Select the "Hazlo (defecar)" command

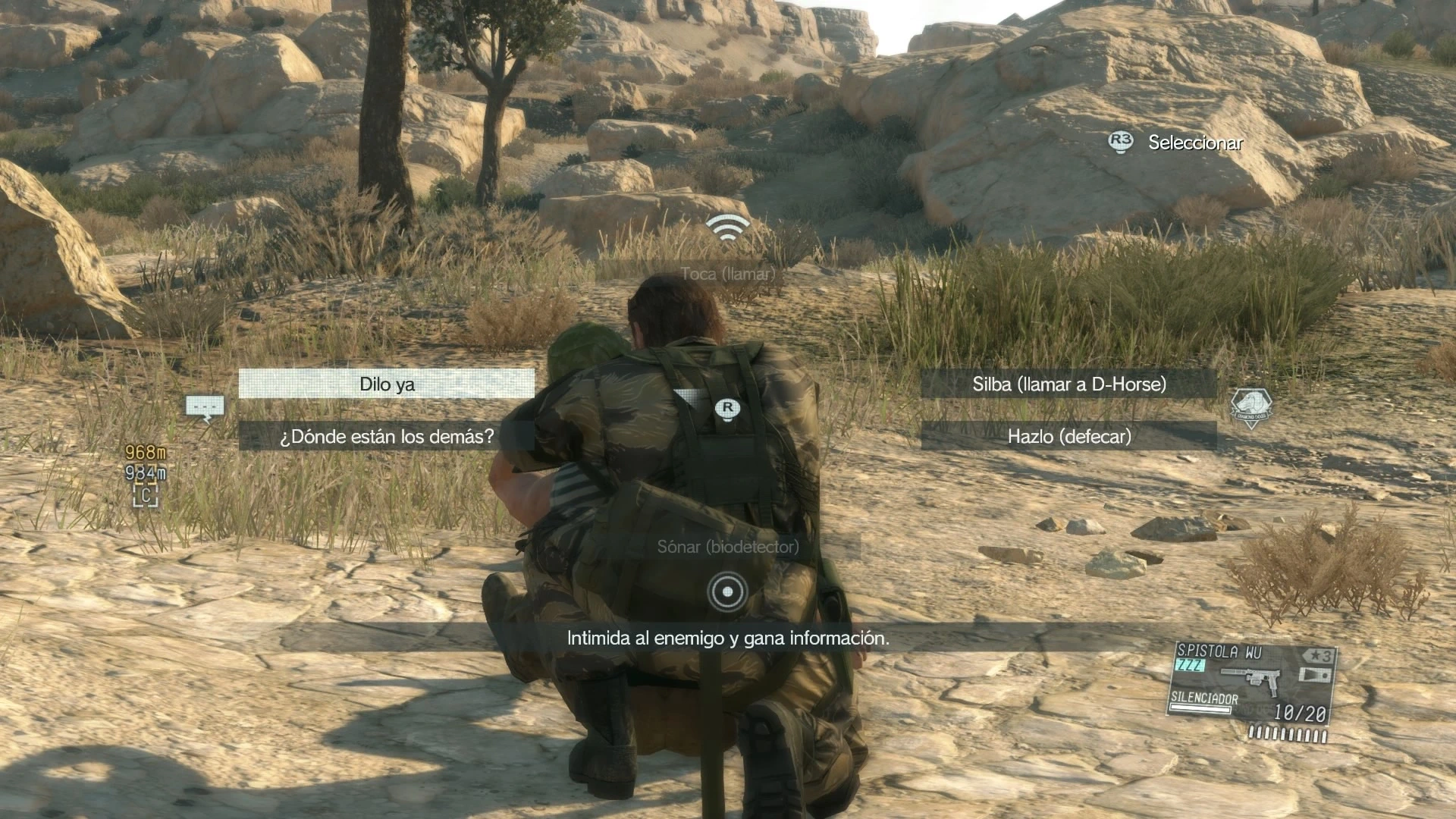coord(1068,436)
